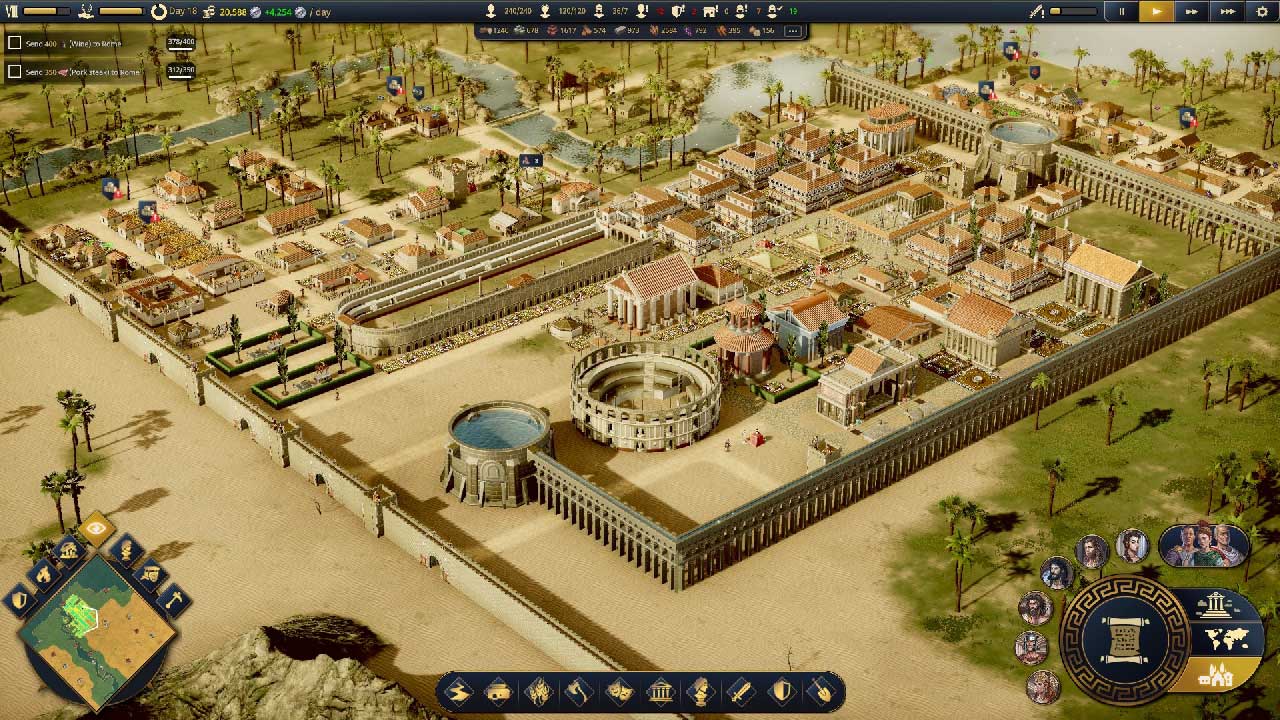Switch to double fast-forward speed
This screenshot has width=1280, height=720.
(1192, 11)
